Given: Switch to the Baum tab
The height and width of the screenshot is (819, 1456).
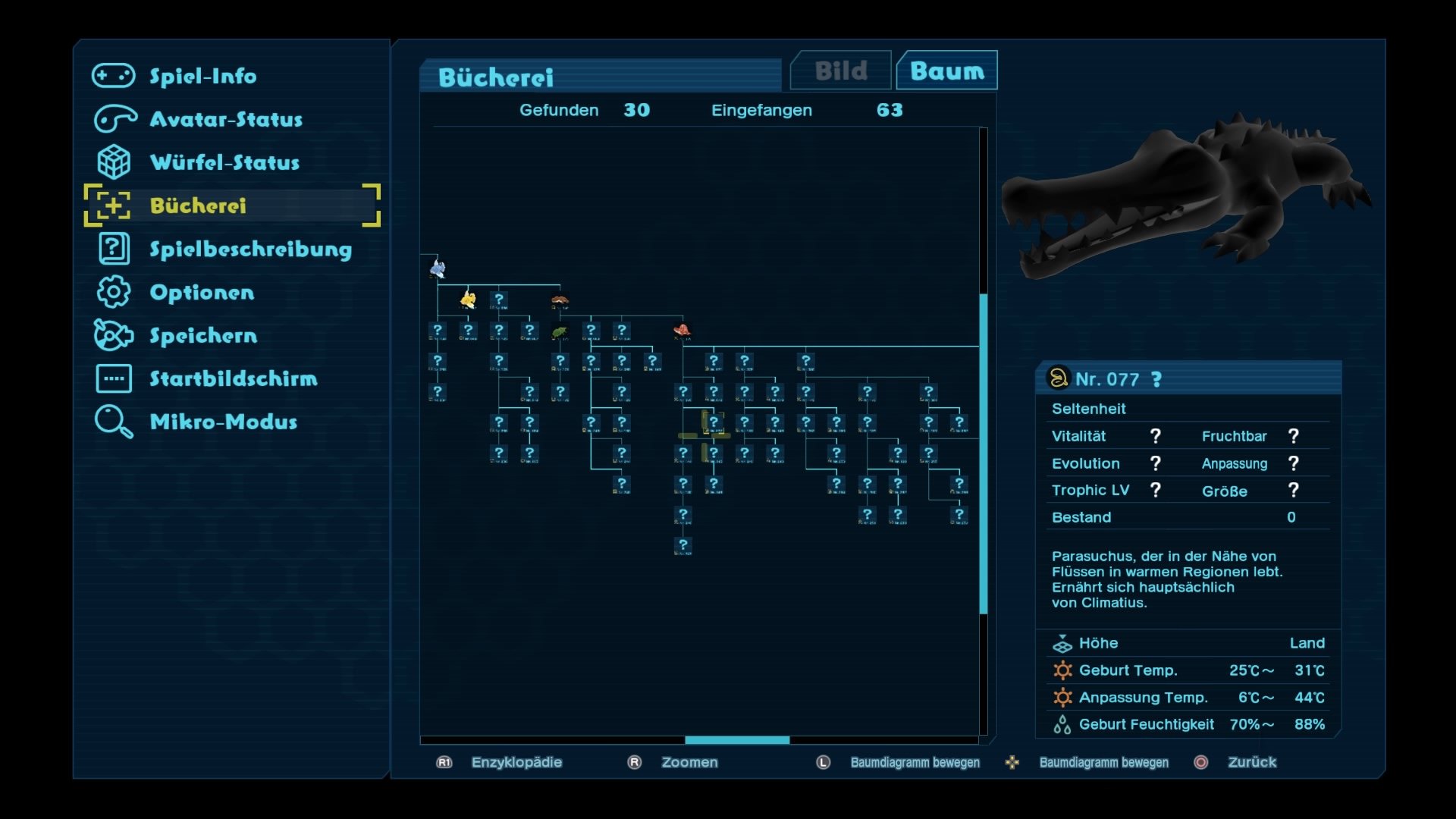Looking at the screenshot, I should 946,71.
